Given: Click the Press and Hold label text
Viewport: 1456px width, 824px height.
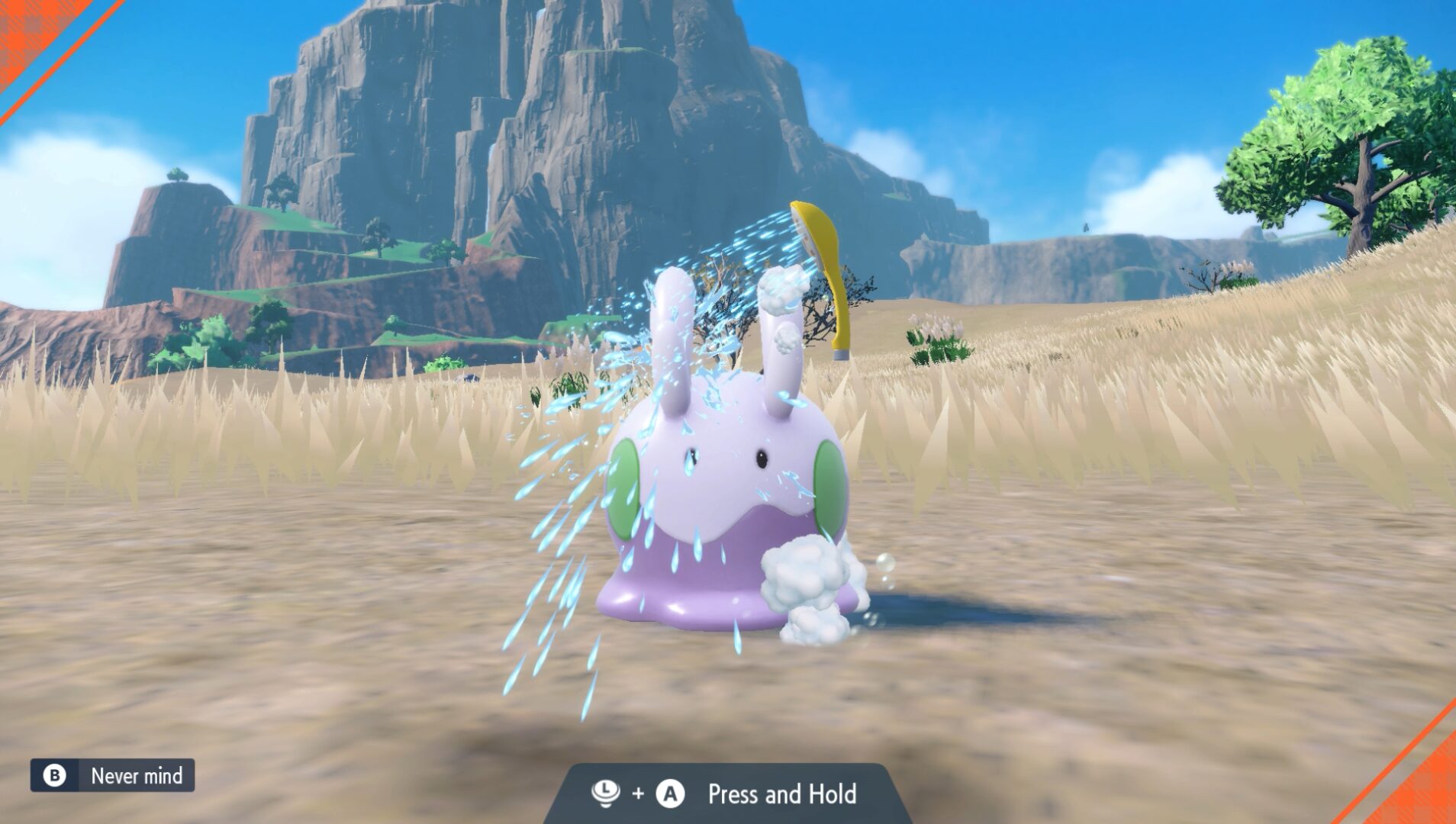Looking at the screenshot, I should coord(780,793).
